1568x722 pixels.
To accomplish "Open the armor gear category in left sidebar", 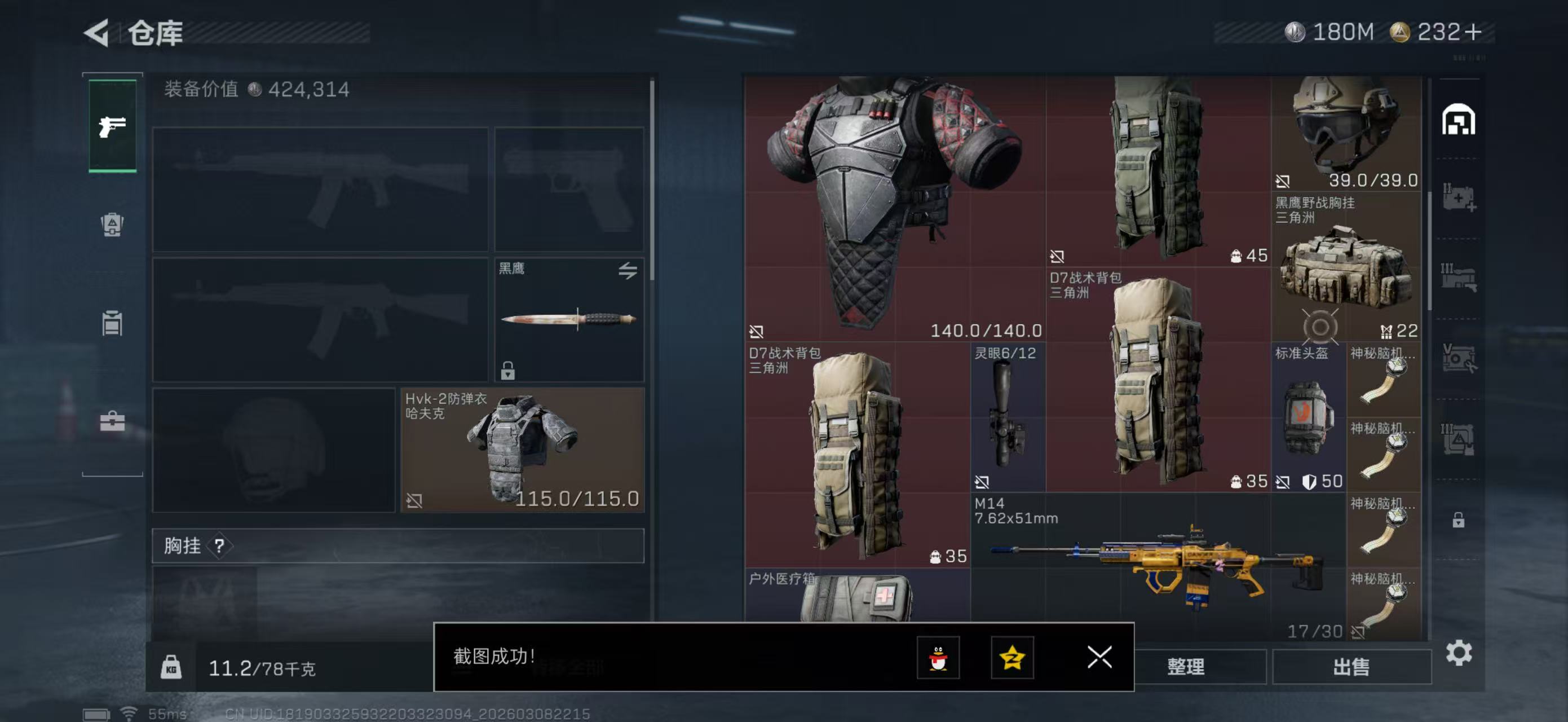I will (112, 225).
